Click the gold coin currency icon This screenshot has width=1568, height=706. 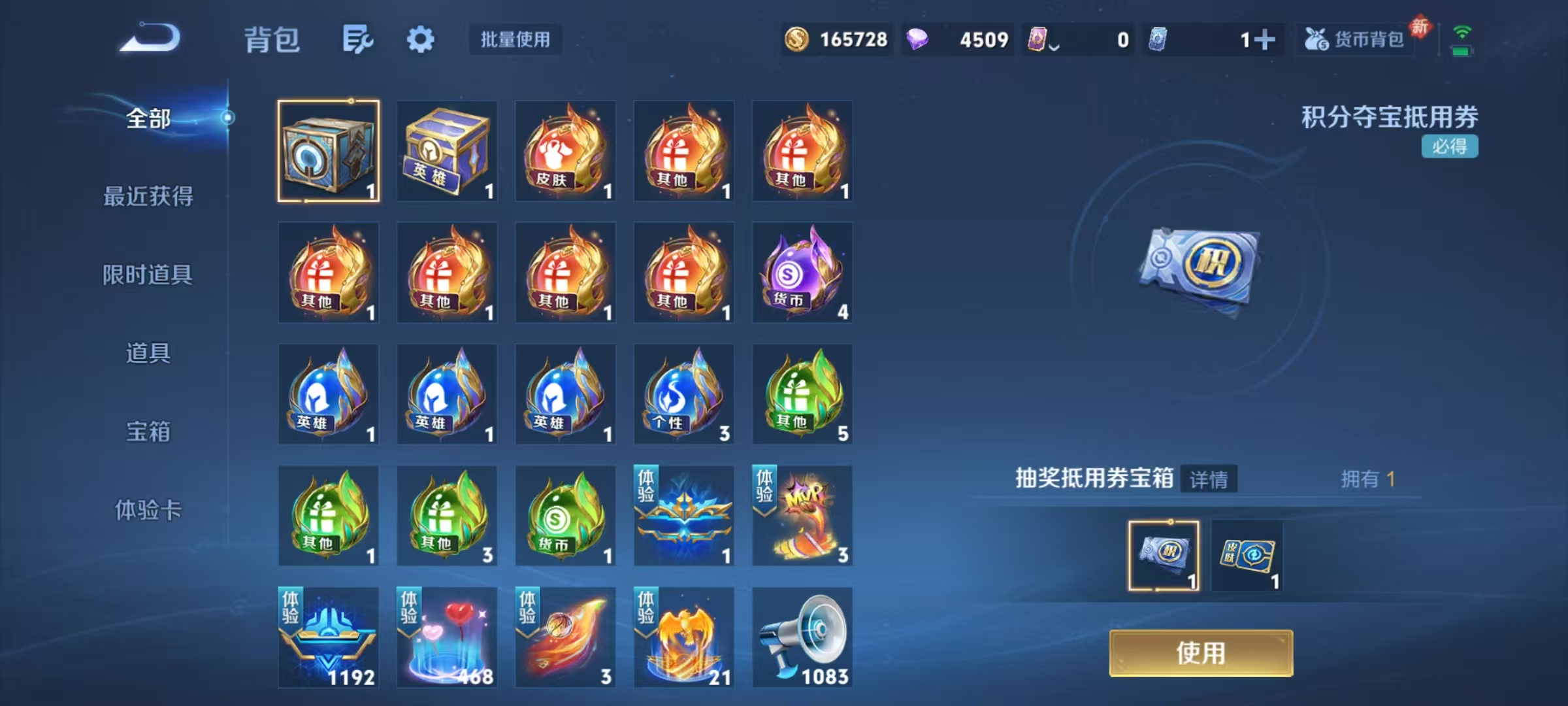(x=798, y=40)
